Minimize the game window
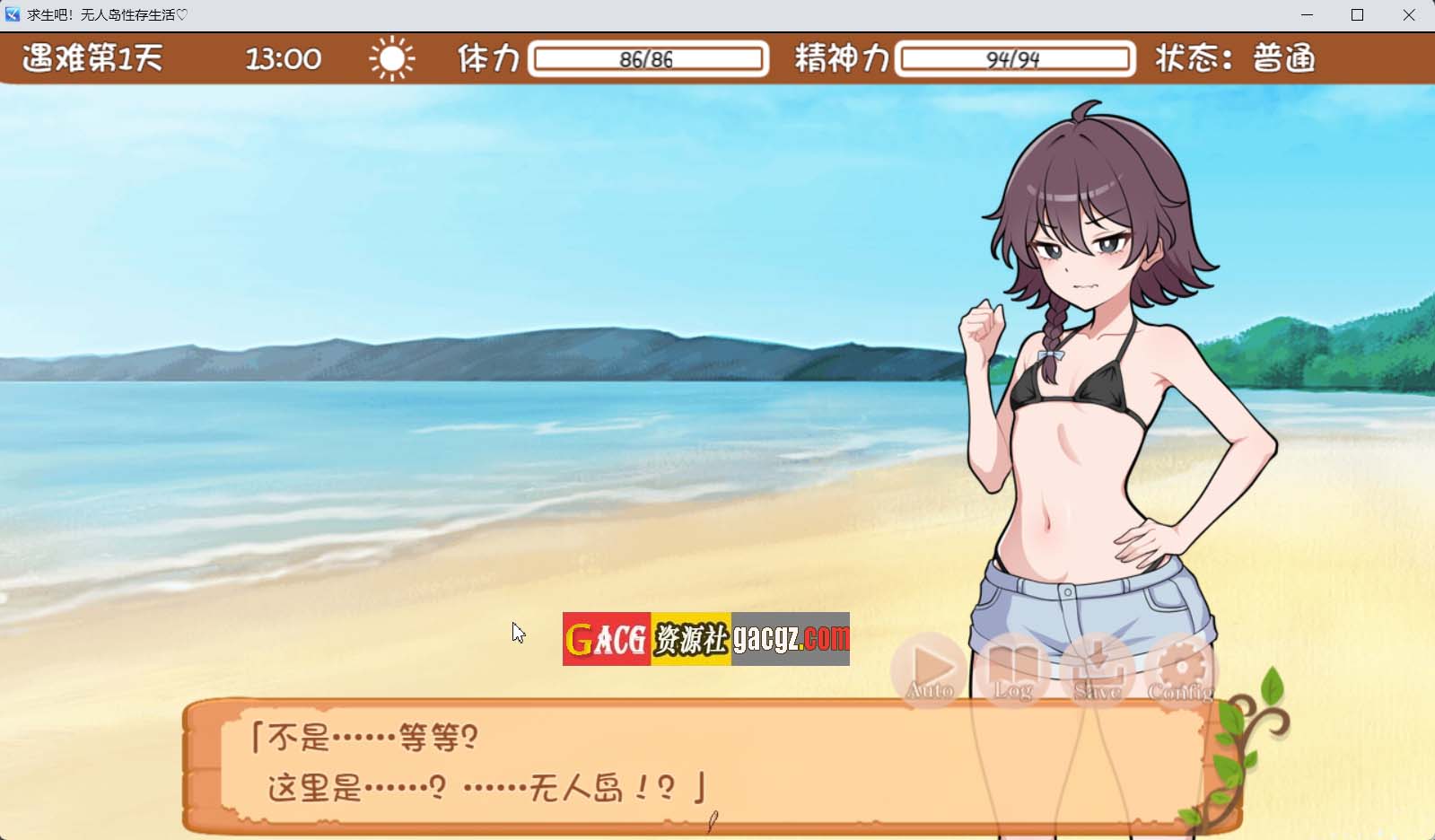 (1307, 15)
